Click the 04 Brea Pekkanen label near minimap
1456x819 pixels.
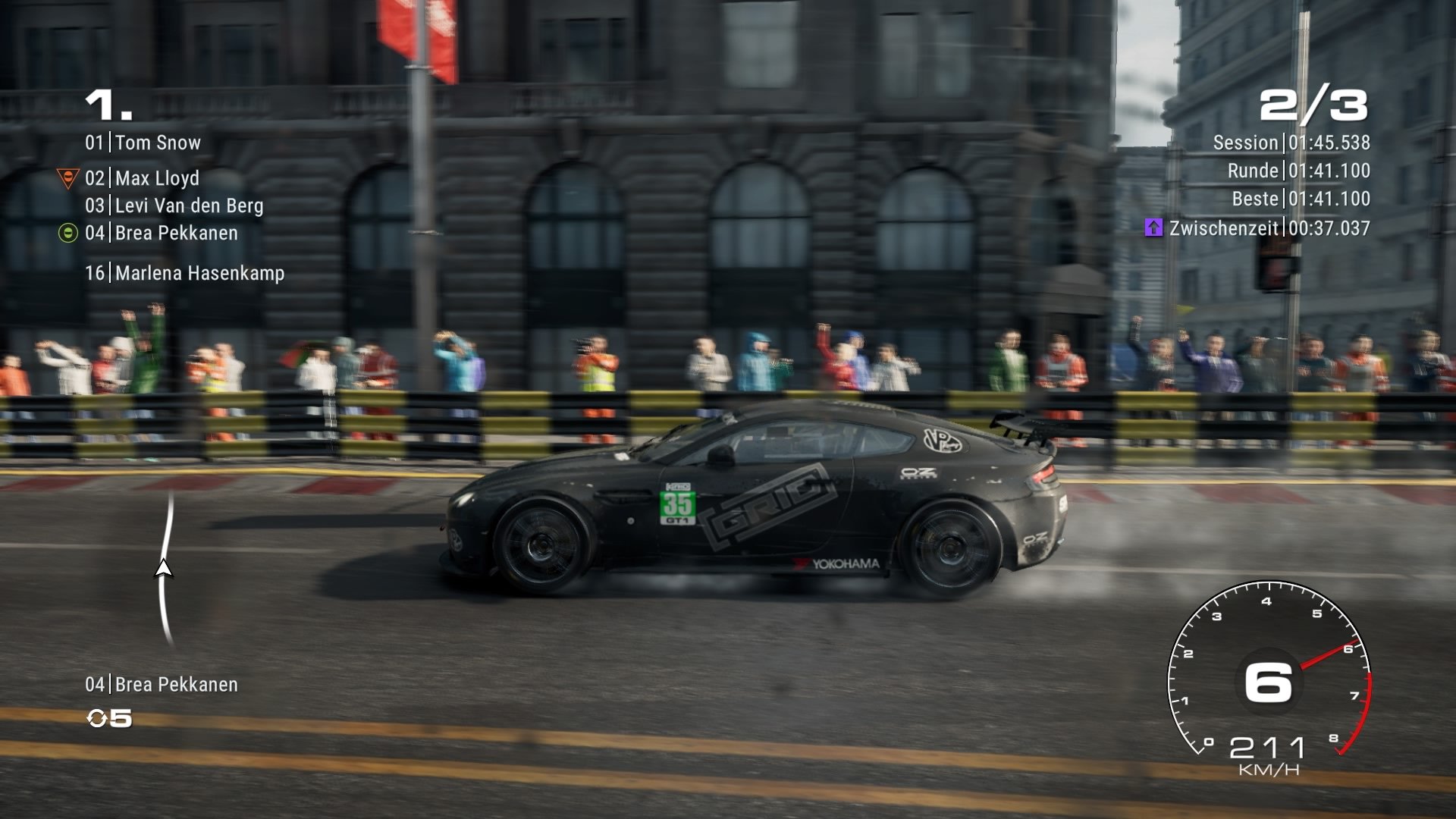(x=162, y=684)
